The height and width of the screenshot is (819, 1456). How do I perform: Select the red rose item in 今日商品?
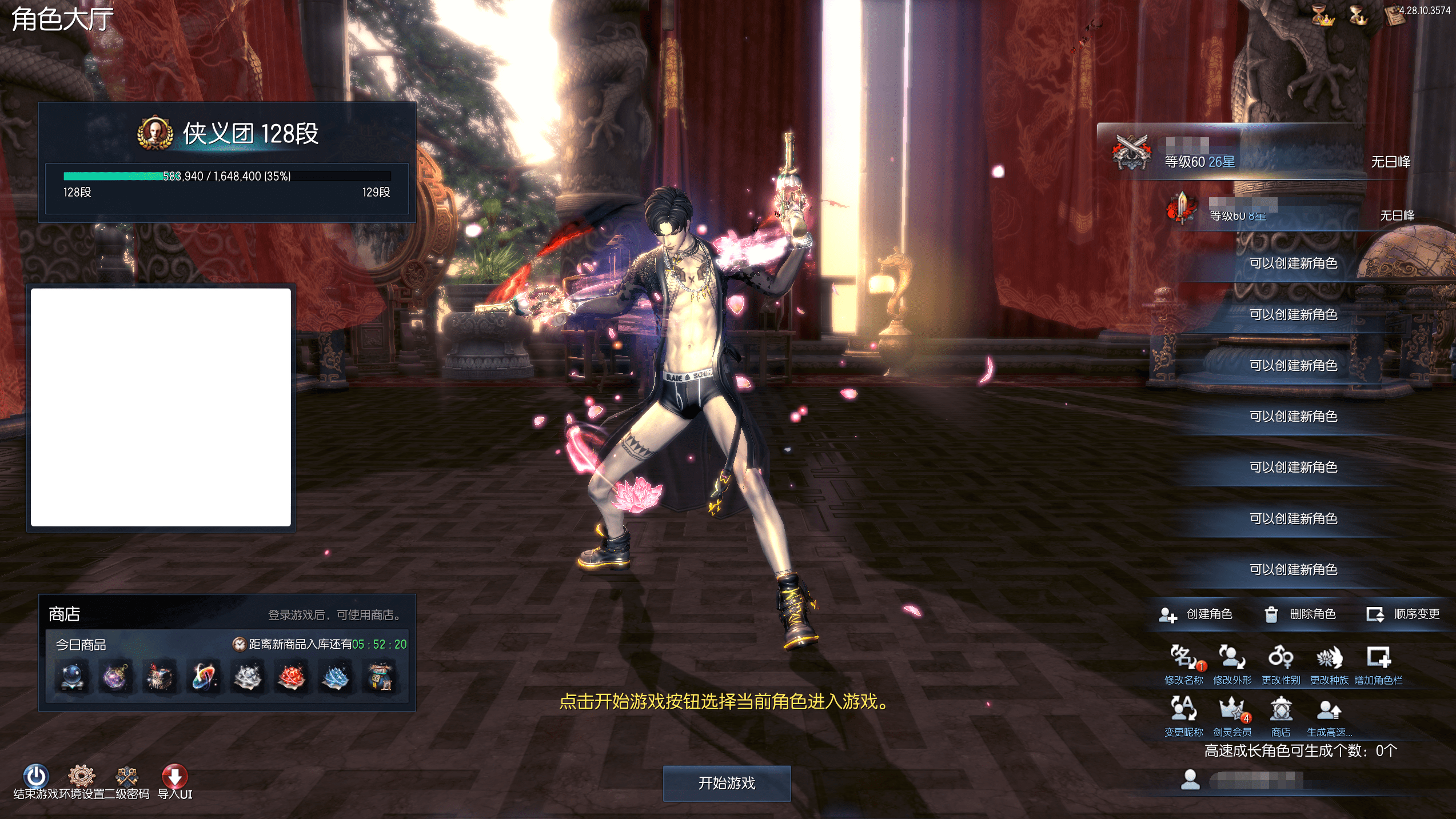pos(292,678)
